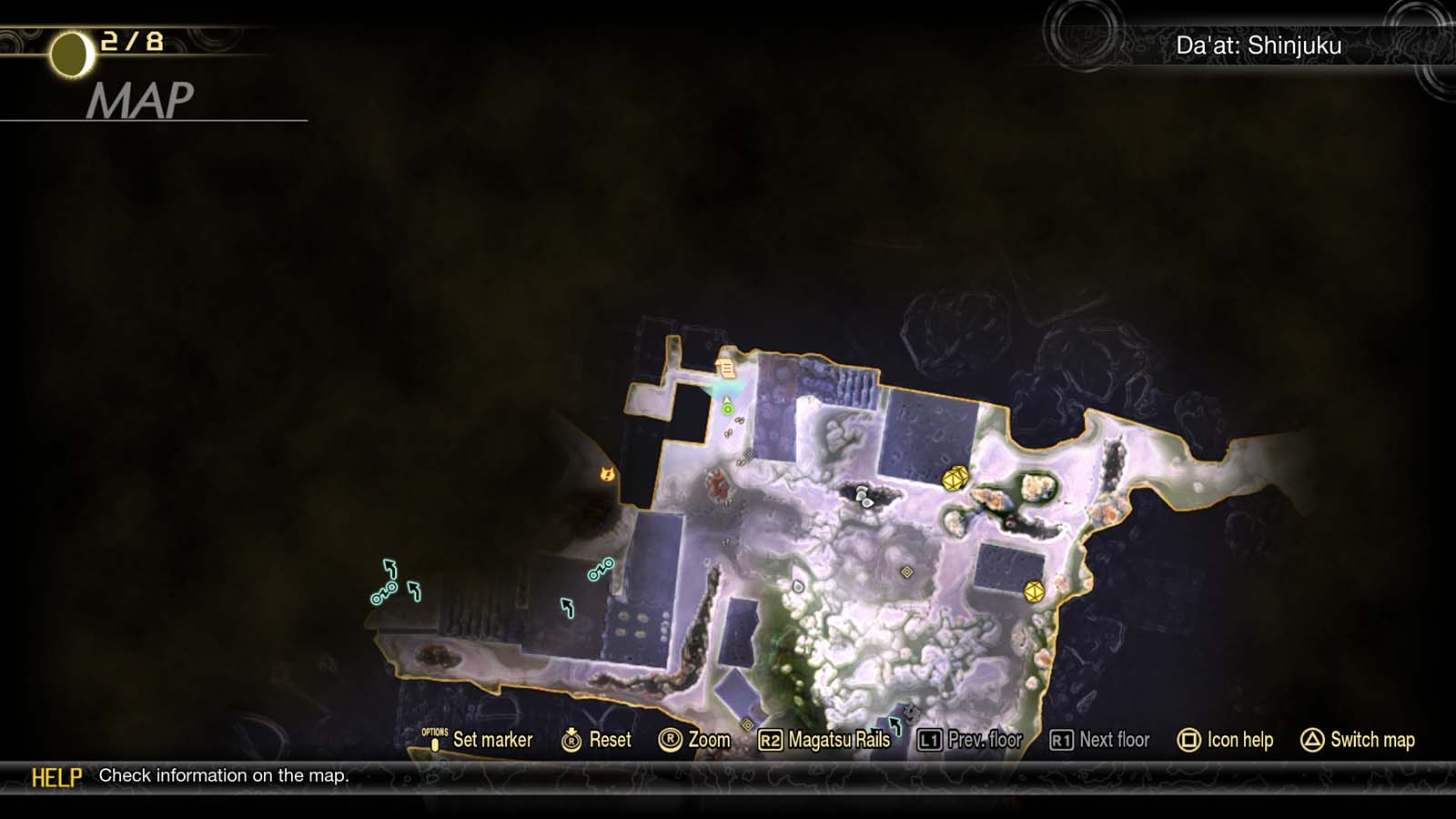Screen dimensions: 1456x819
Task: Select the orange fox demon icon
Action: 605,474
